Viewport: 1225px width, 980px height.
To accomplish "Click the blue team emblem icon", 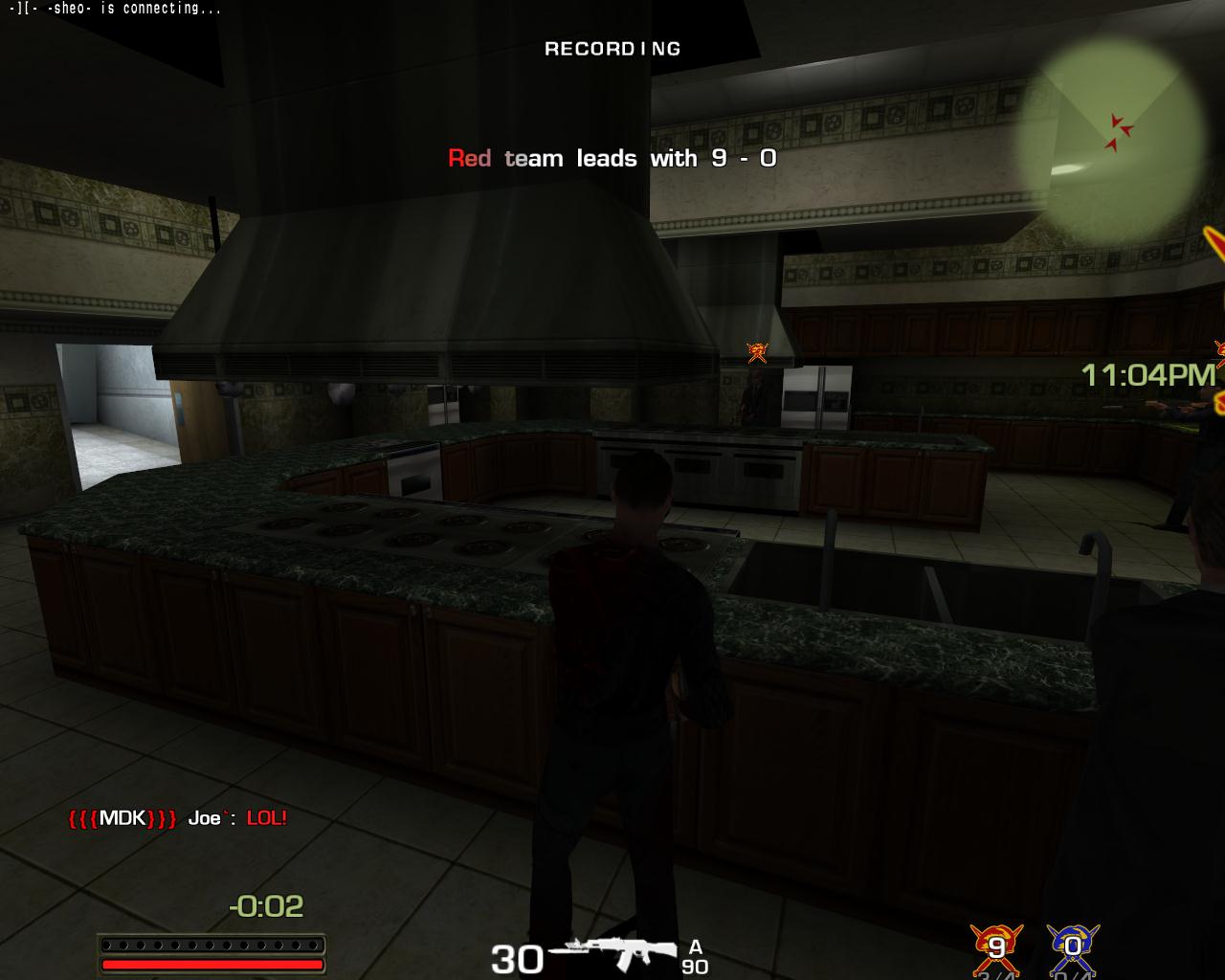I will (1072, 947).
